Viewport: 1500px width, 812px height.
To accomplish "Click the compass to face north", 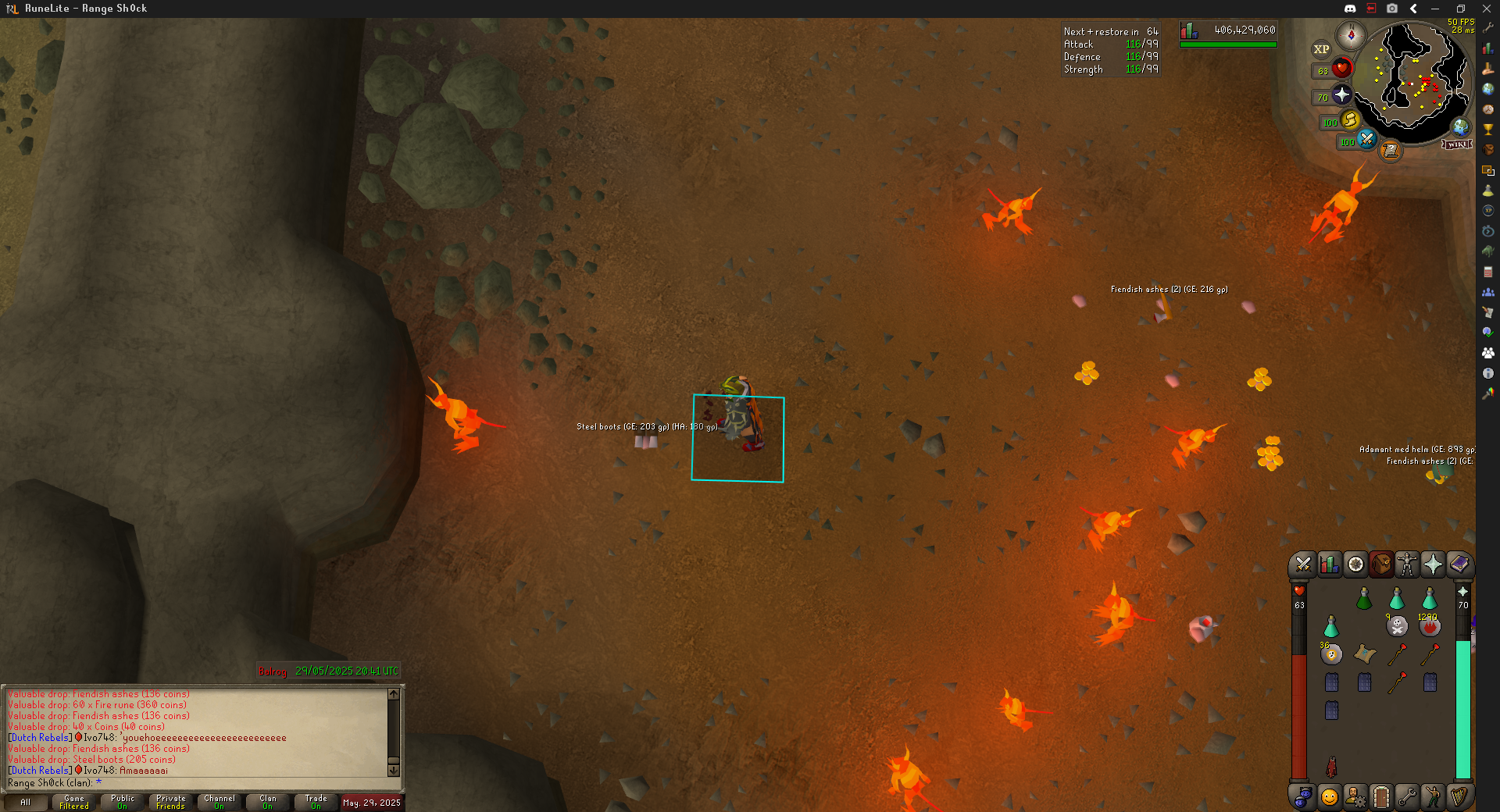I will (x=1351, y=35).
